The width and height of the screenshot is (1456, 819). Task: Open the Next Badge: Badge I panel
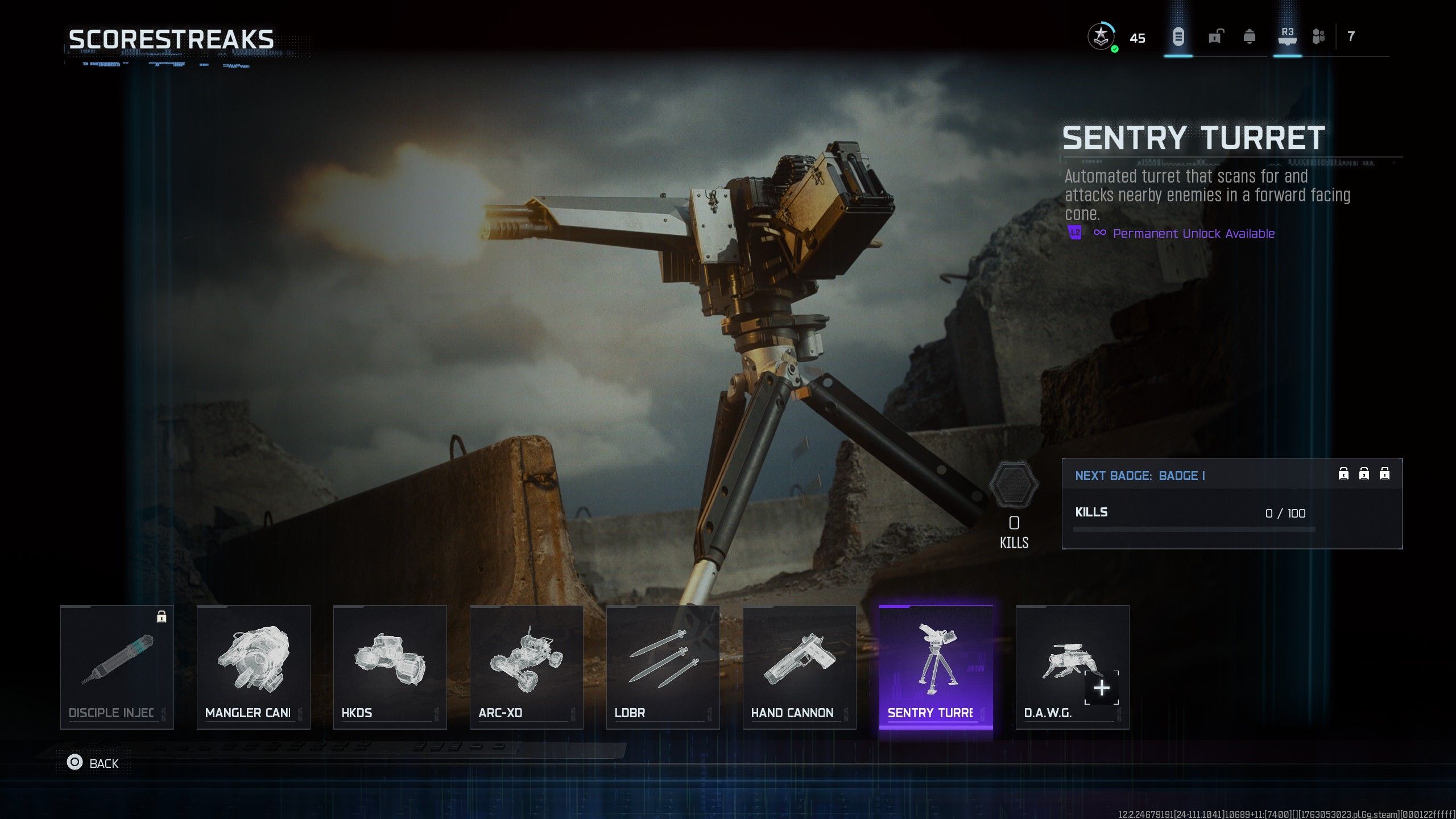tap(1232, 503)
